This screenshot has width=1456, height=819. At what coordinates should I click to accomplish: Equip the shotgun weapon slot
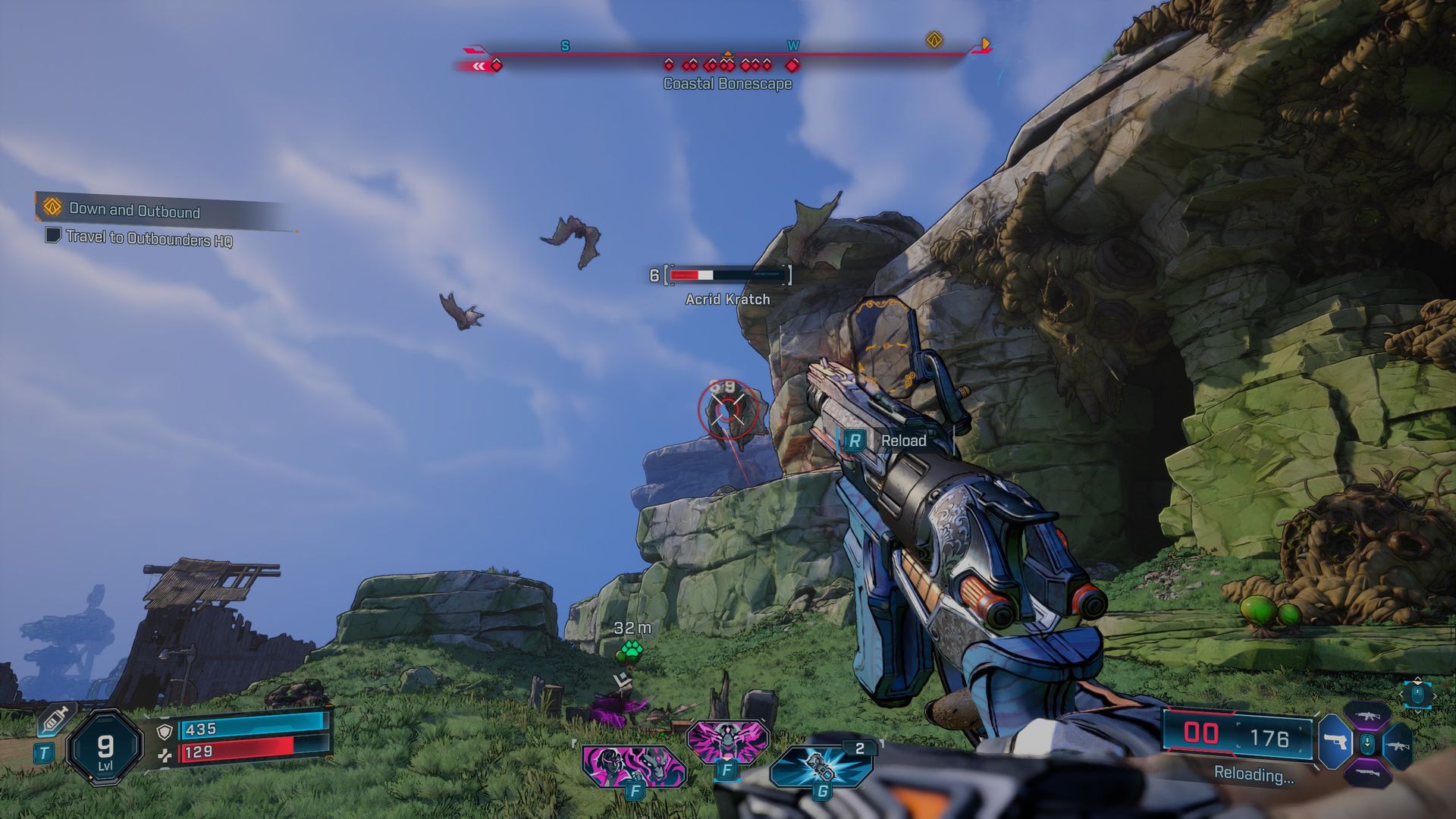click(x=1367, y=773)
